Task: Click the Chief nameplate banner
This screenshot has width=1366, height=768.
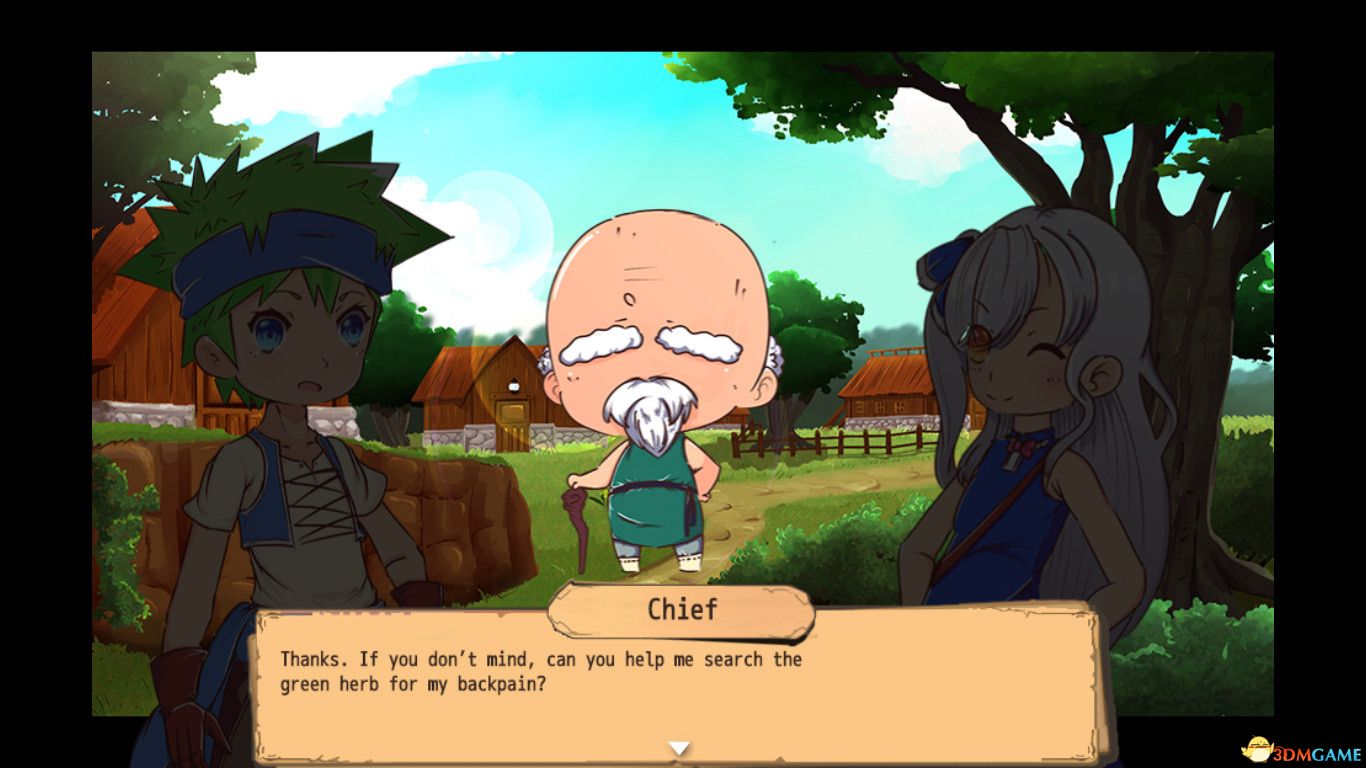Action: (x=683, y=610)
